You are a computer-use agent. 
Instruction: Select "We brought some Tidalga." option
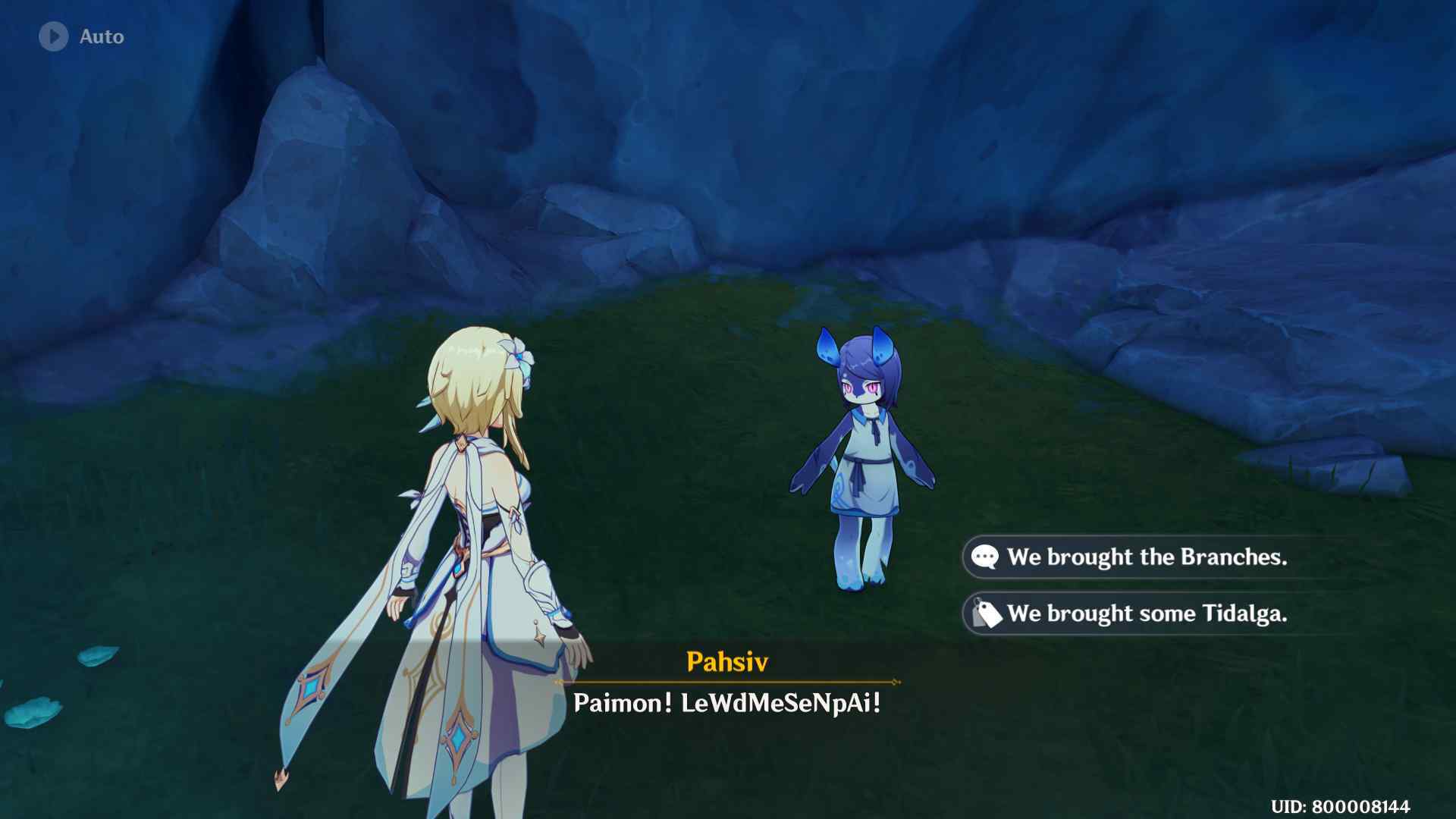coord(1146,613)
